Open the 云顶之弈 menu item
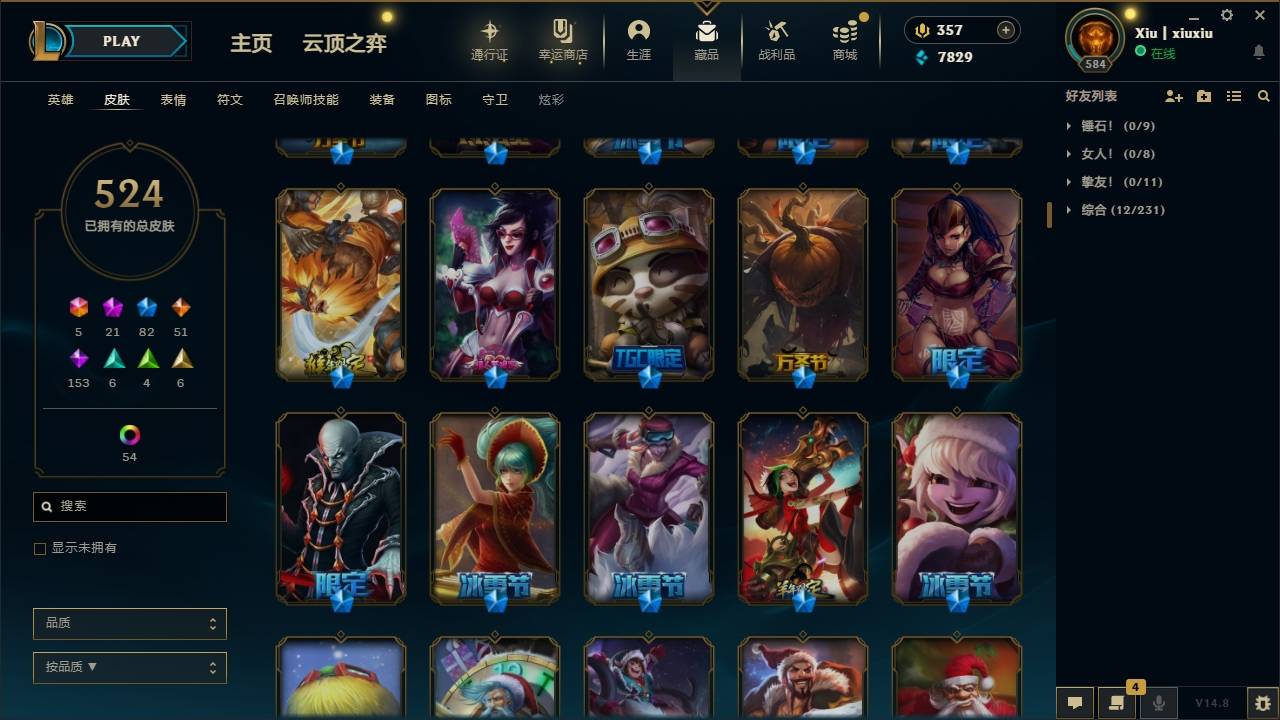The width and height of the screenshot is (1280, 720). [x=344, y=43]
